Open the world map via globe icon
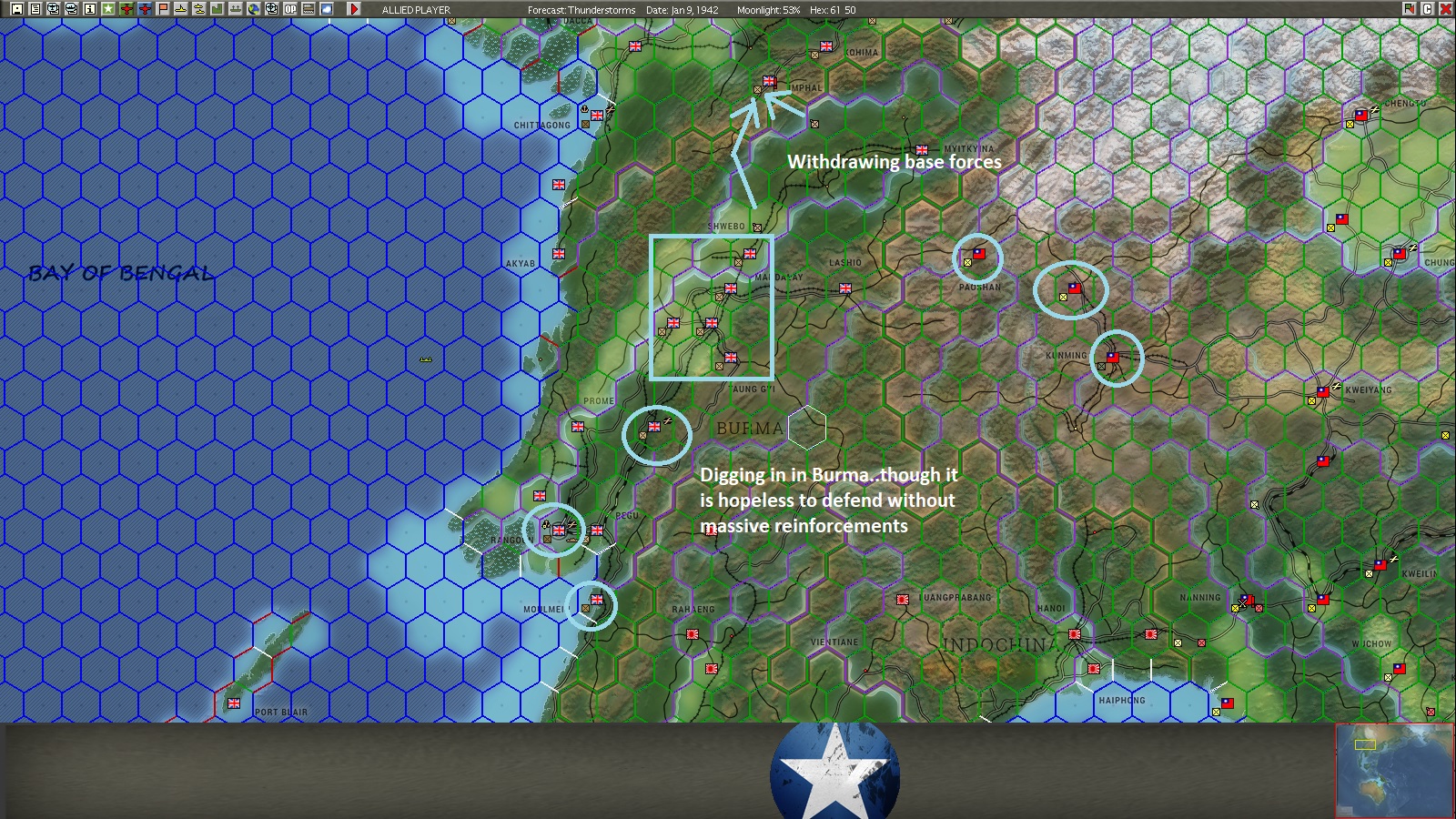The height and width of the screenshot is (819, 1456). (255, 9)
